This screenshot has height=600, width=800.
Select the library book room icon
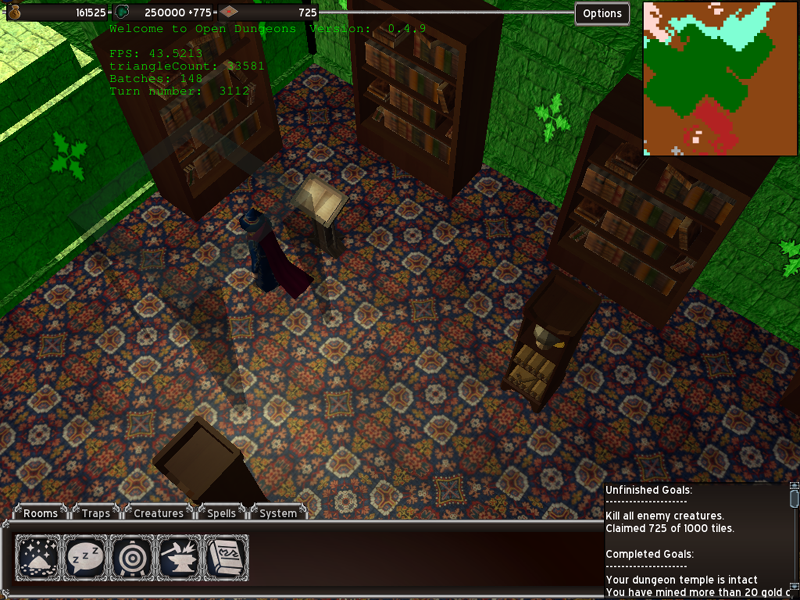(x=226, y=556)
